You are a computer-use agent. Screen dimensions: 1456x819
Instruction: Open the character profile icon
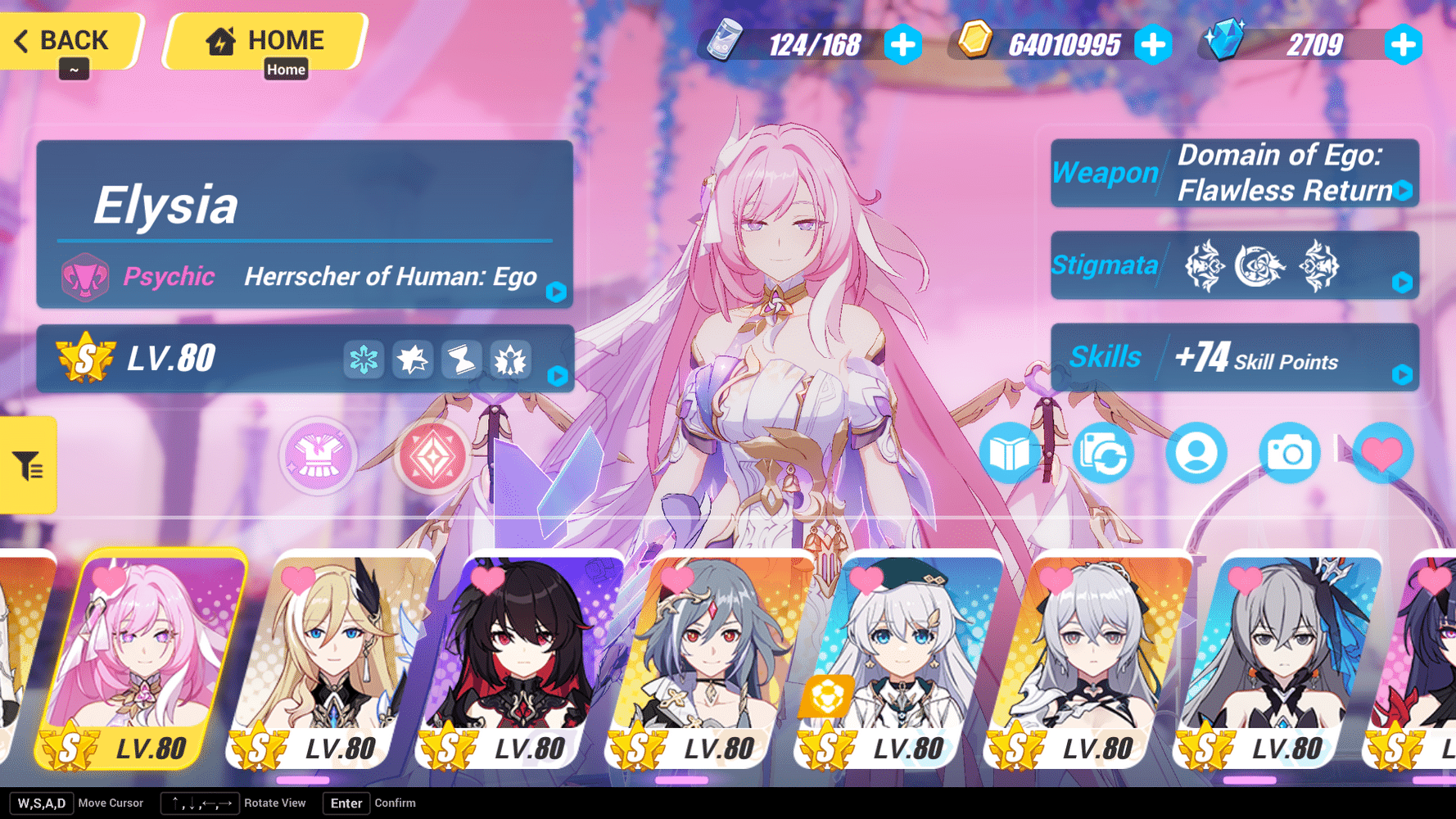pos(1196,453)
